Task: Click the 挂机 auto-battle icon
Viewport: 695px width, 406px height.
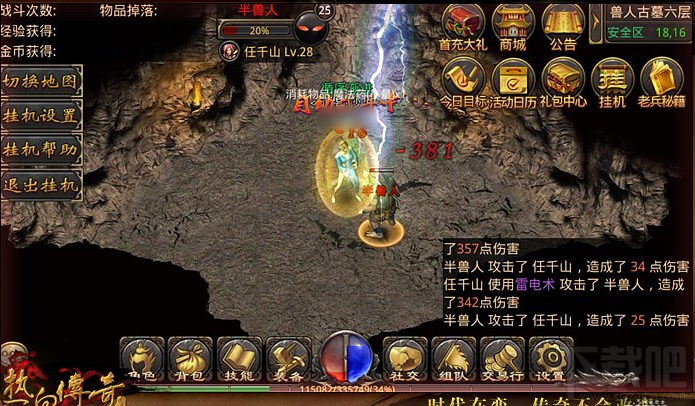Action: 612,80
